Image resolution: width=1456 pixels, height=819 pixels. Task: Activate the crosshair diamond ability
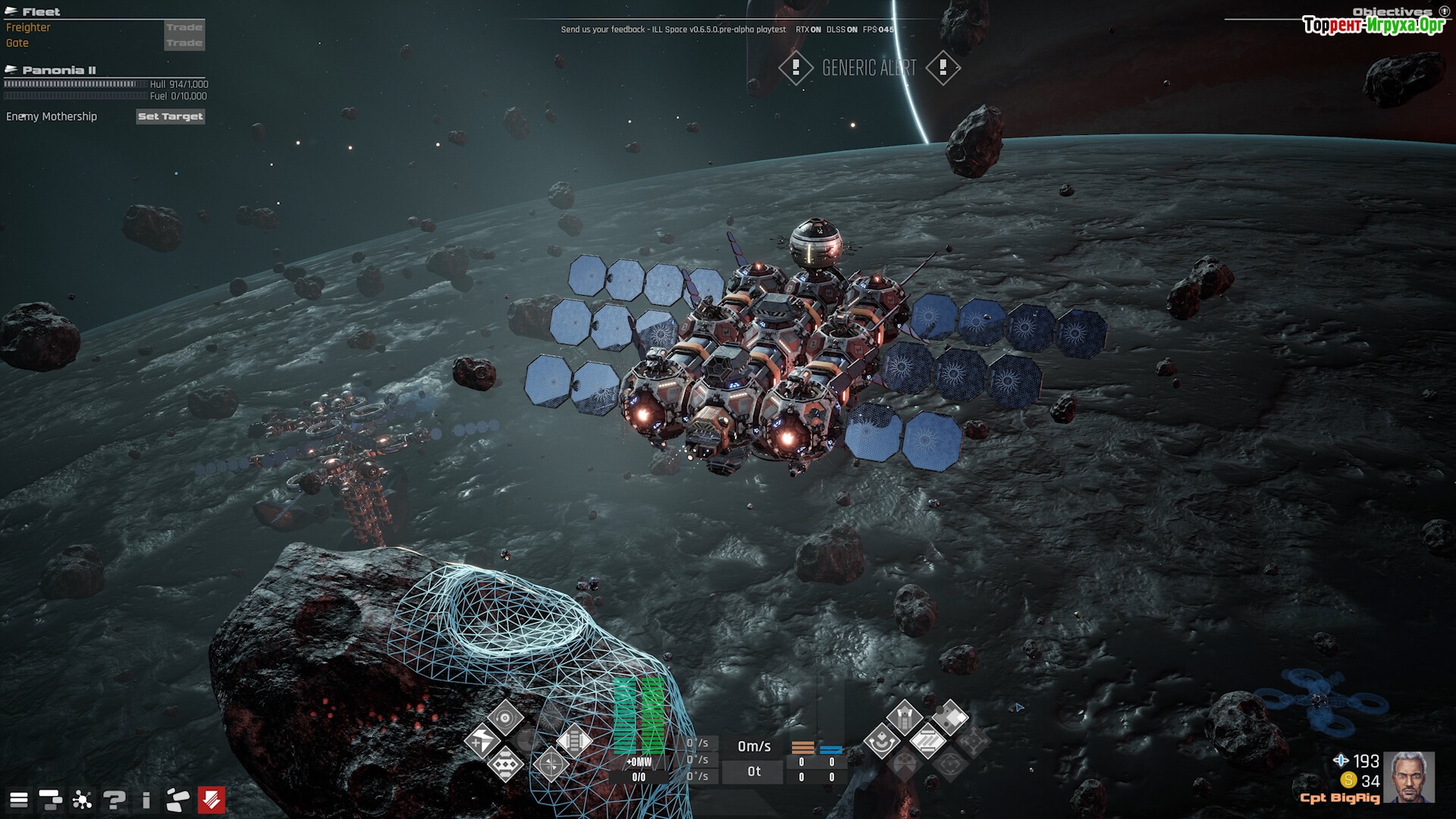tap(551, 764)
